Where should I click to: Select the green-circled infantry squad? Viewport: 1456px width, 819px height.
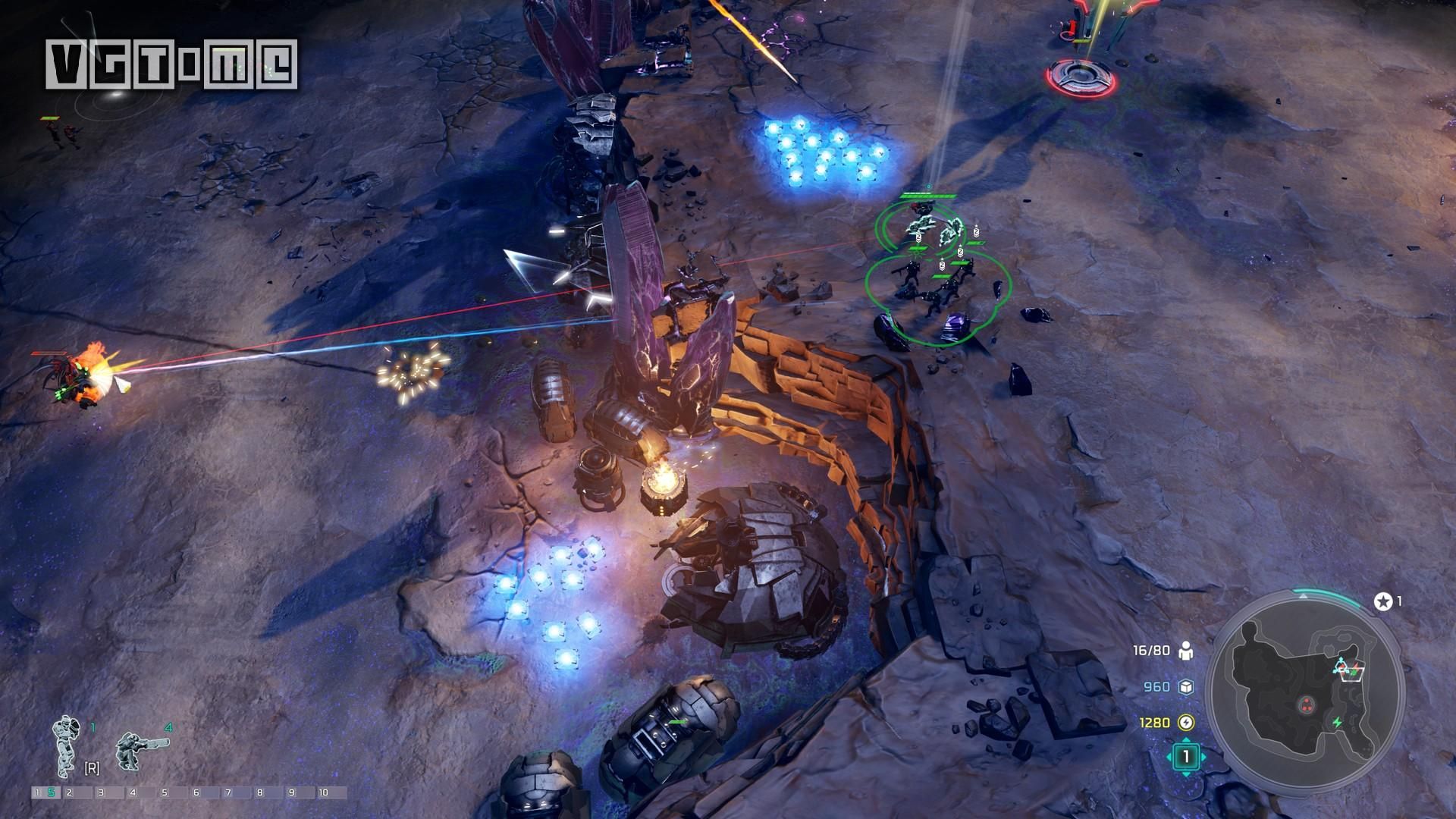937,284
